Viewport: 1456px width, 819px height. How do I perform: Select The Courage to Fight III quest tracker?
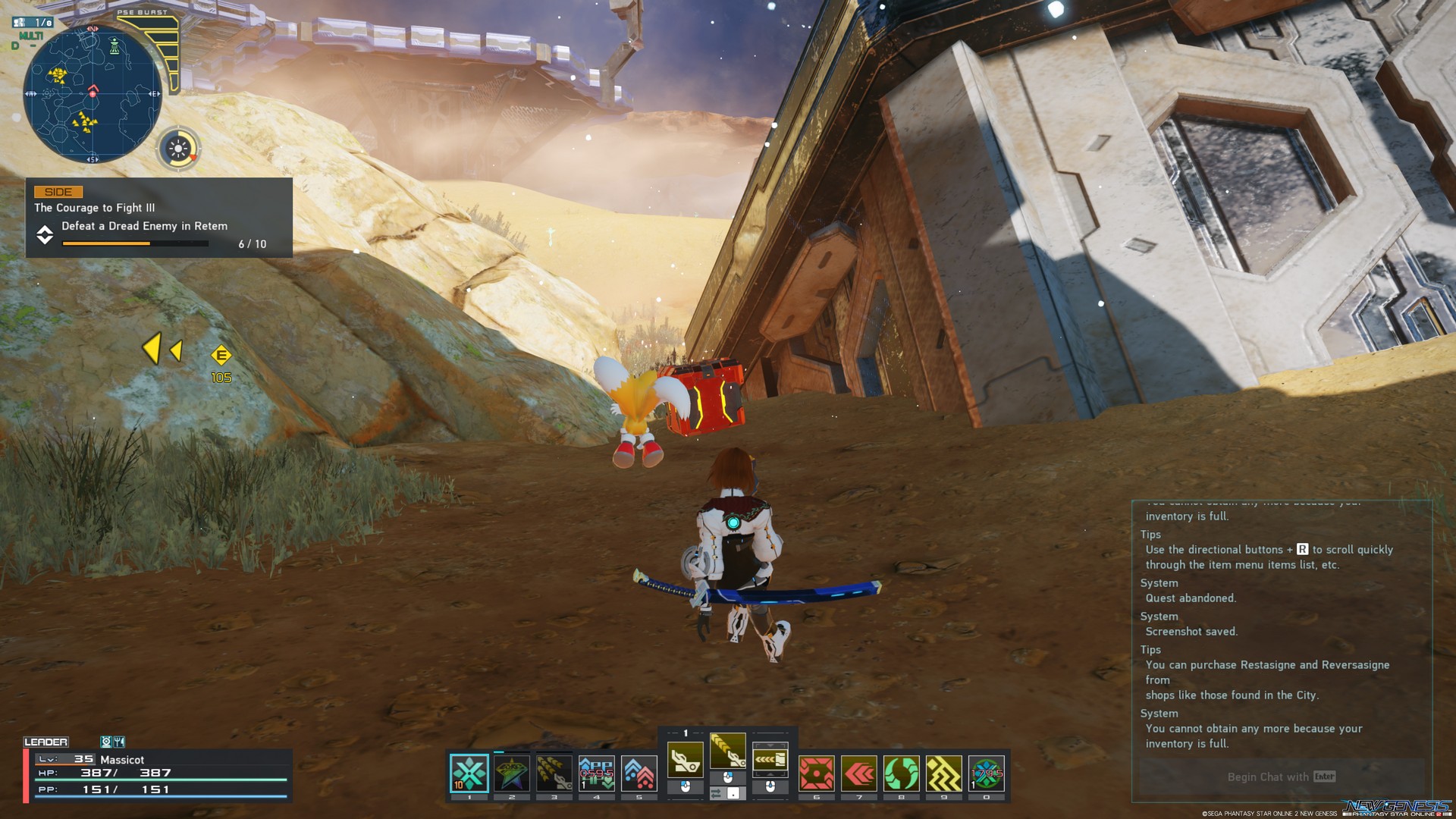pyautogui.click(x=158, y=218)
